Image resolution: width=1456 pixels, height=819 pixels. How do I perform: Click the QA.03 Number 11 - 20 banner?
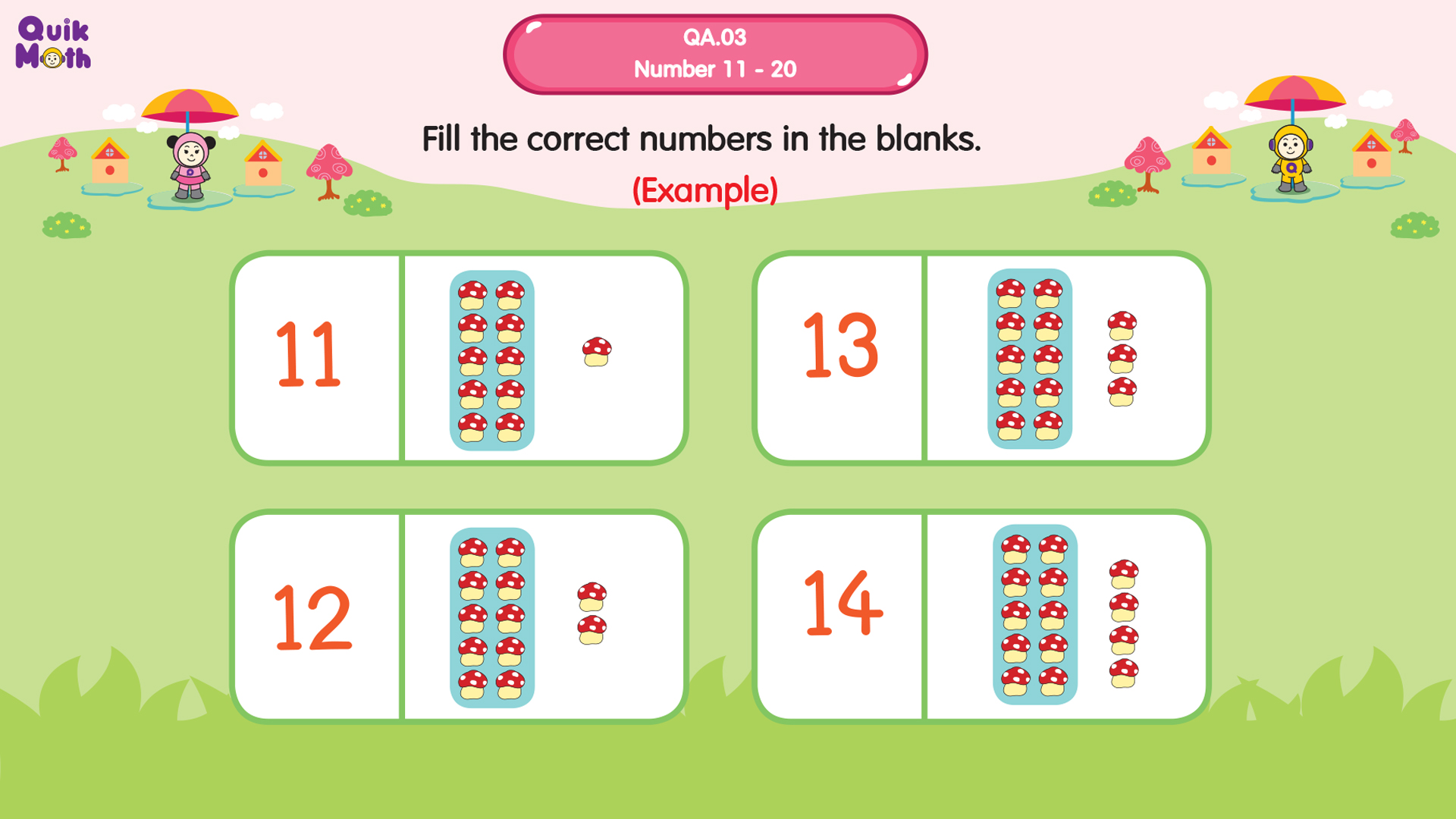click(x=714, y=54)
